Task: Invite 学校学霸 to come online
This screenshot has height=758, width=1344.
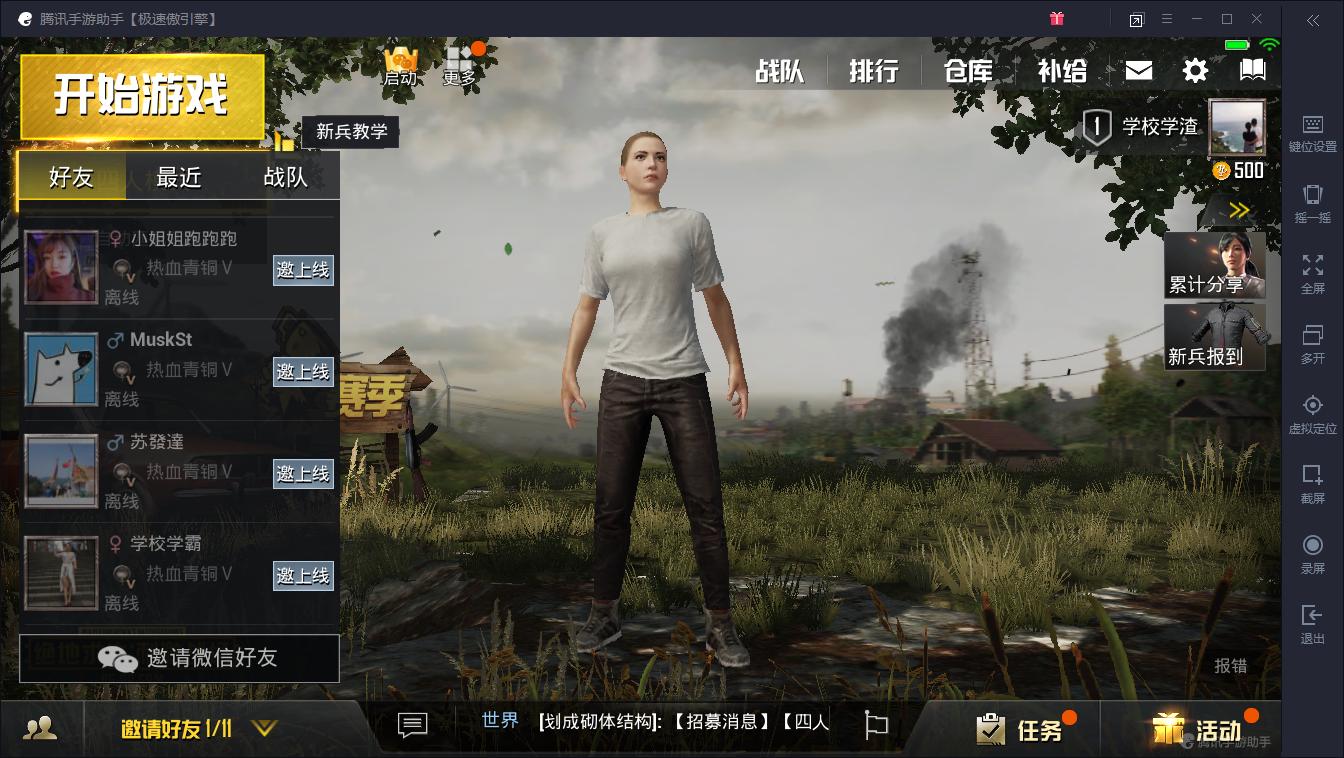Action: (303, 576)
